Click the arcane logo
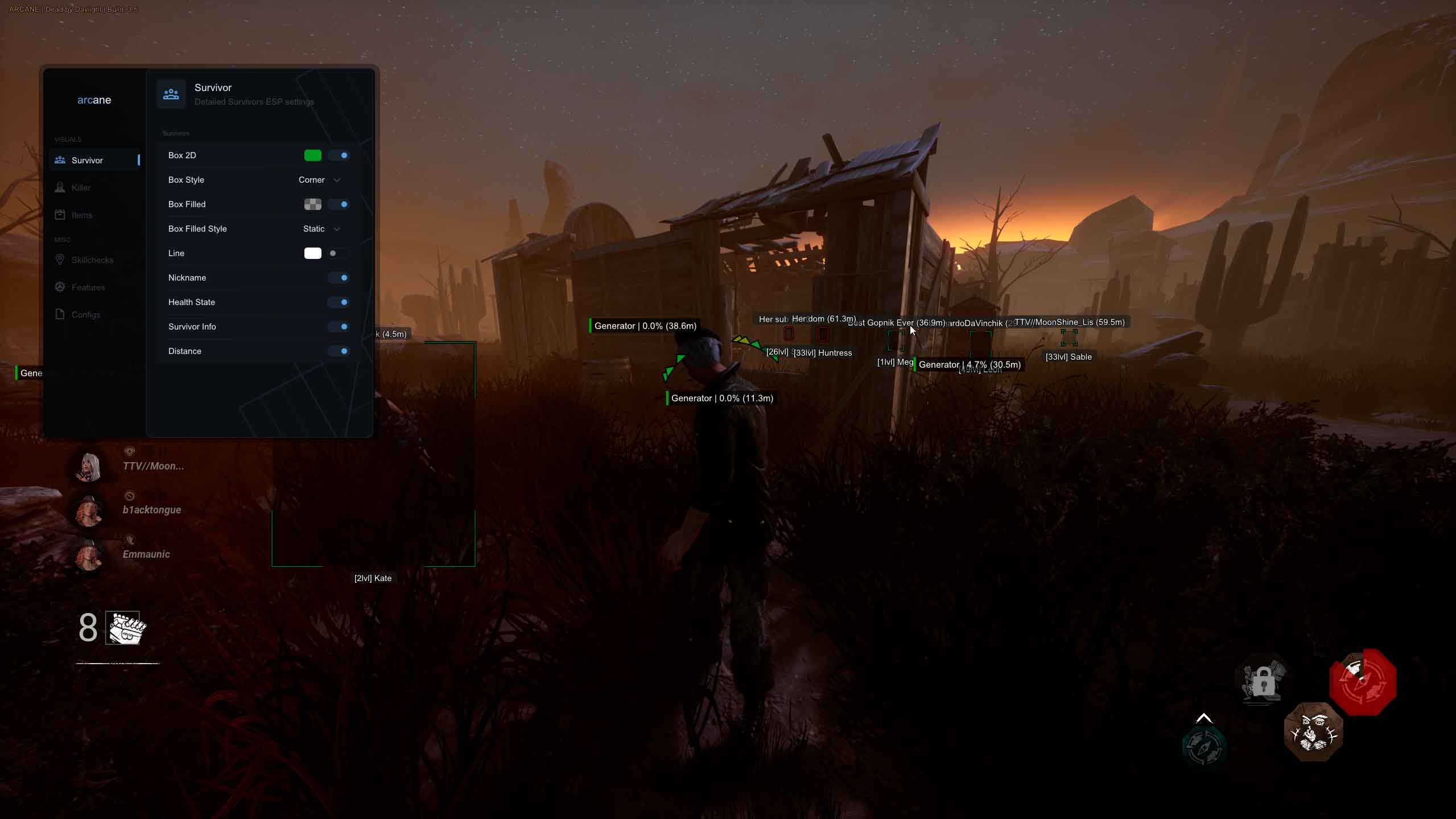The height and width of the screenshot is (819, 1456). tap(94, 100)
